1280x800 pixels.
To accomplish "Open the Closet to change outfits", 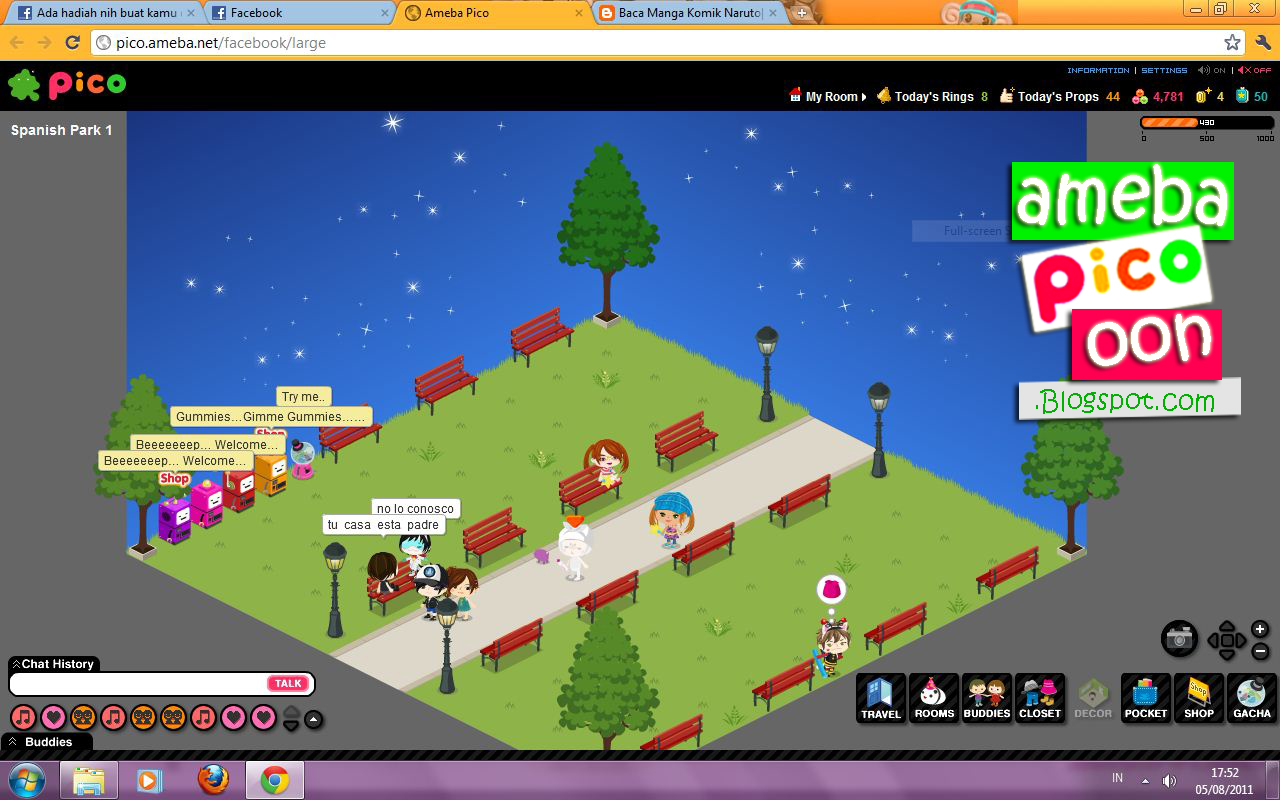I will click(x=1040, y=698).
